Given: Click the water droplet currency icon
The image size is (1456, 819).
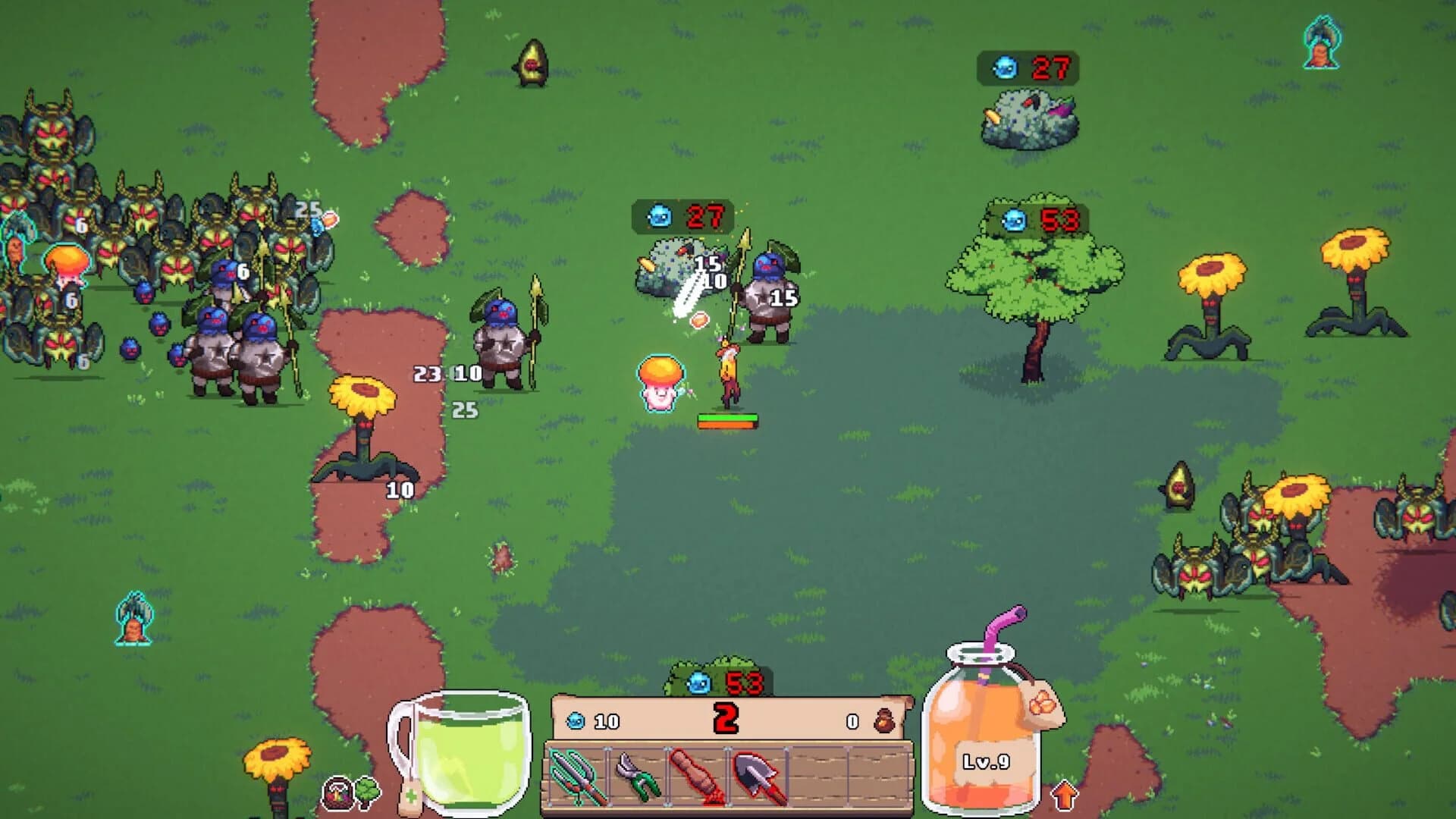Looking at the screenshot, I should (x=577, y=720).
